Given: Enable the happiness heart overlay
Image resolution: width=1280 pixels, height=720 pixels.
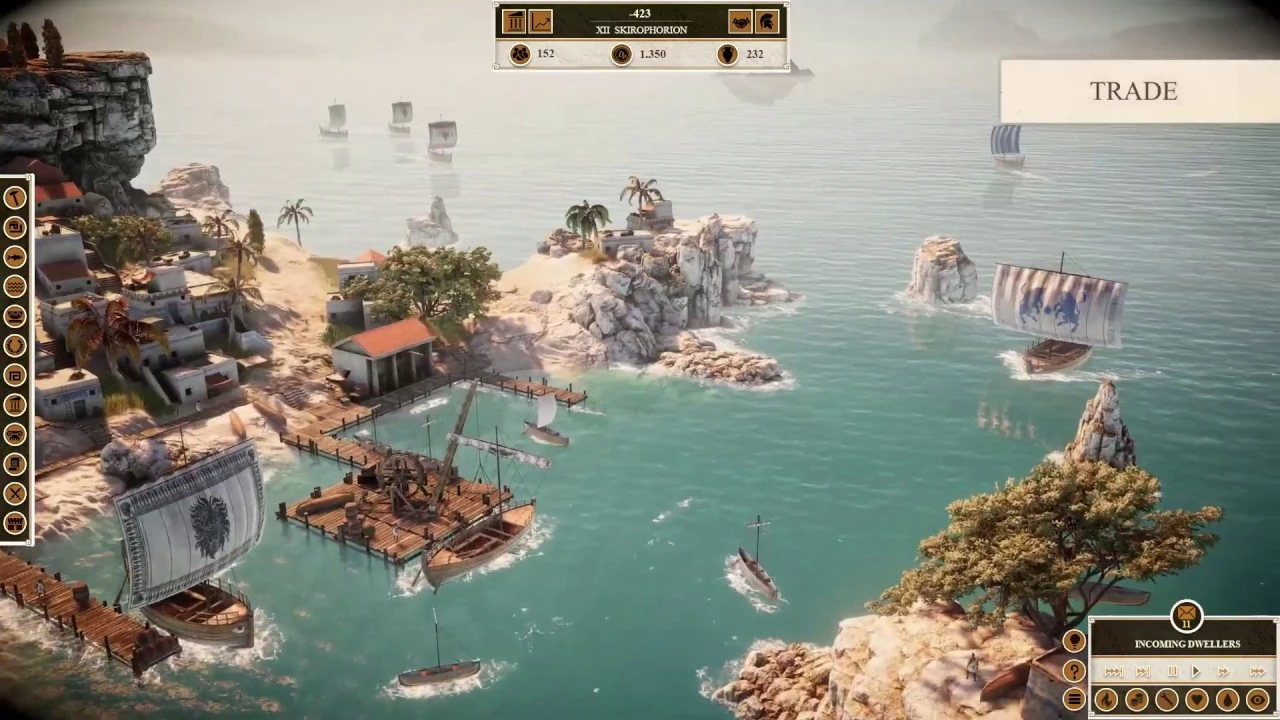Looking at the screenshot, I should [x=1196, y=700].
